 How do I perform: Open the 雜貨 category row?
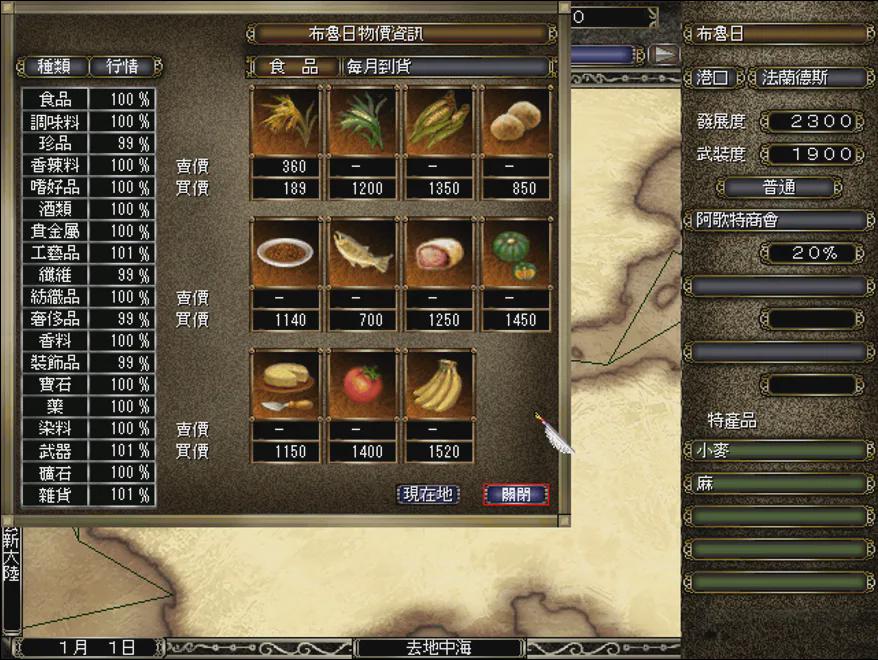coord(55,495)
